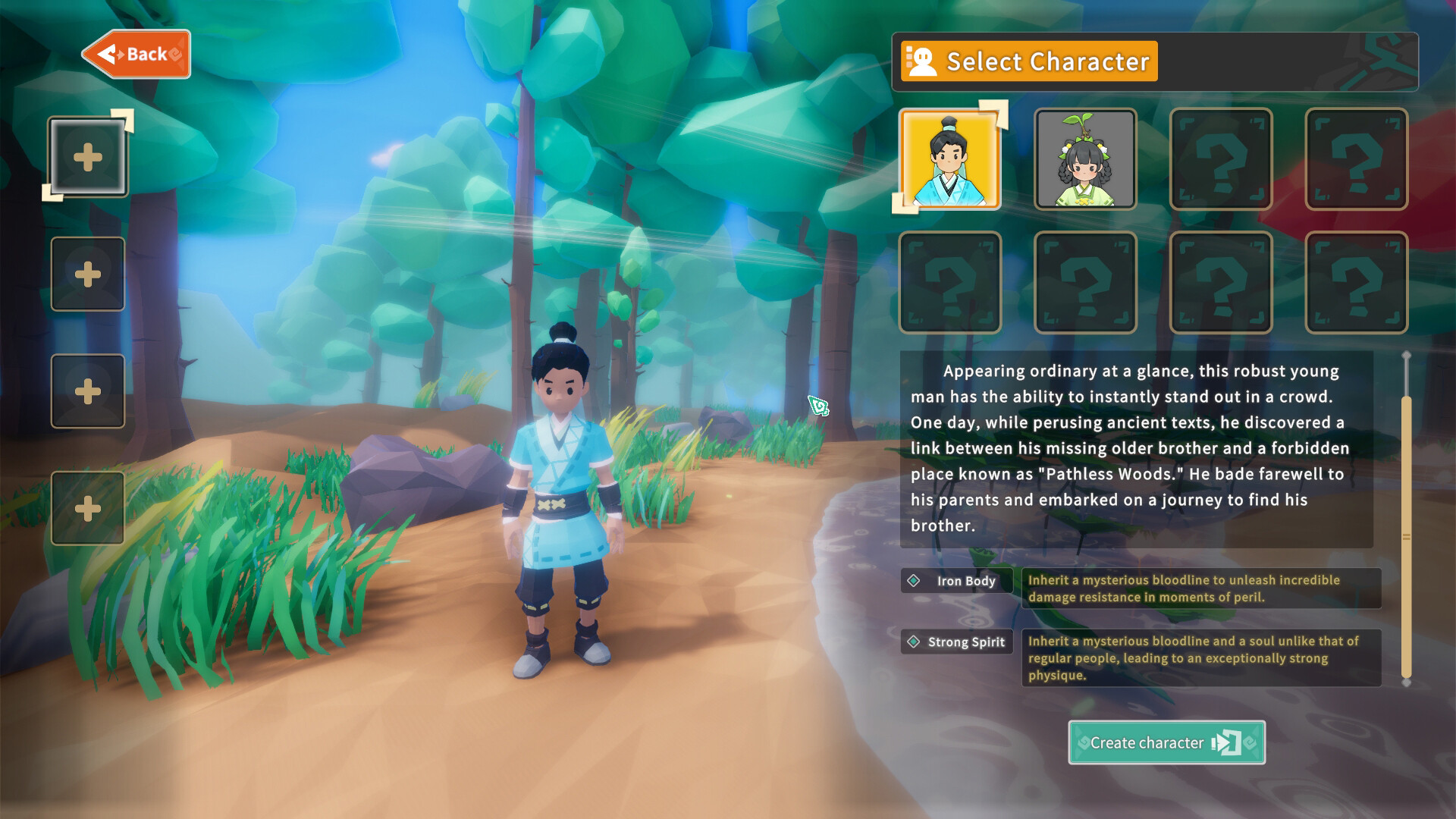Open the first locked question-mark slot in top row

(1220, 159)
